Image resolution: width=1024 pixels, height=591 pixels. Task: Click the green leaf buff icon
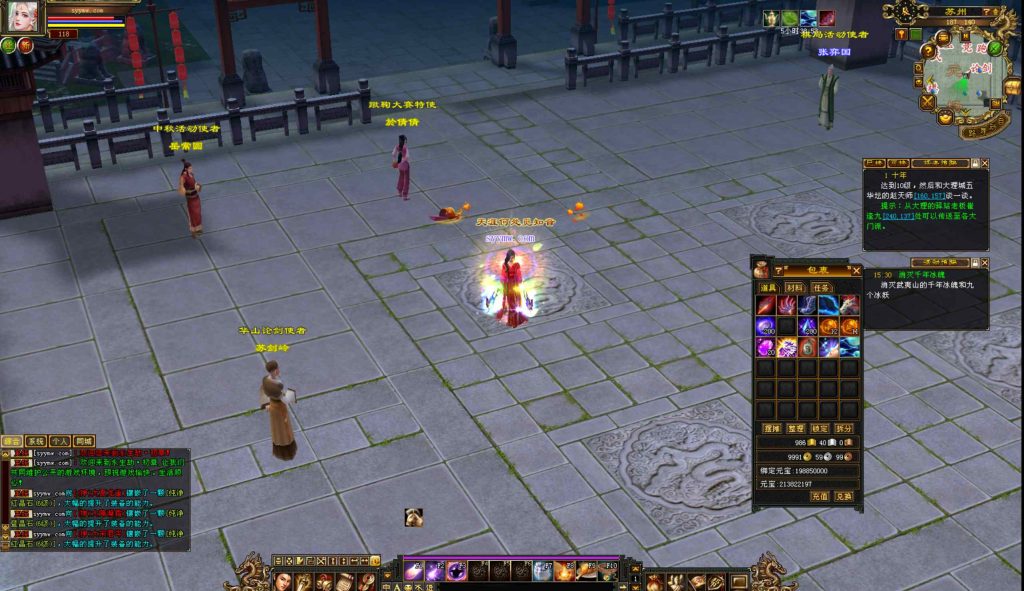[789, 18]
